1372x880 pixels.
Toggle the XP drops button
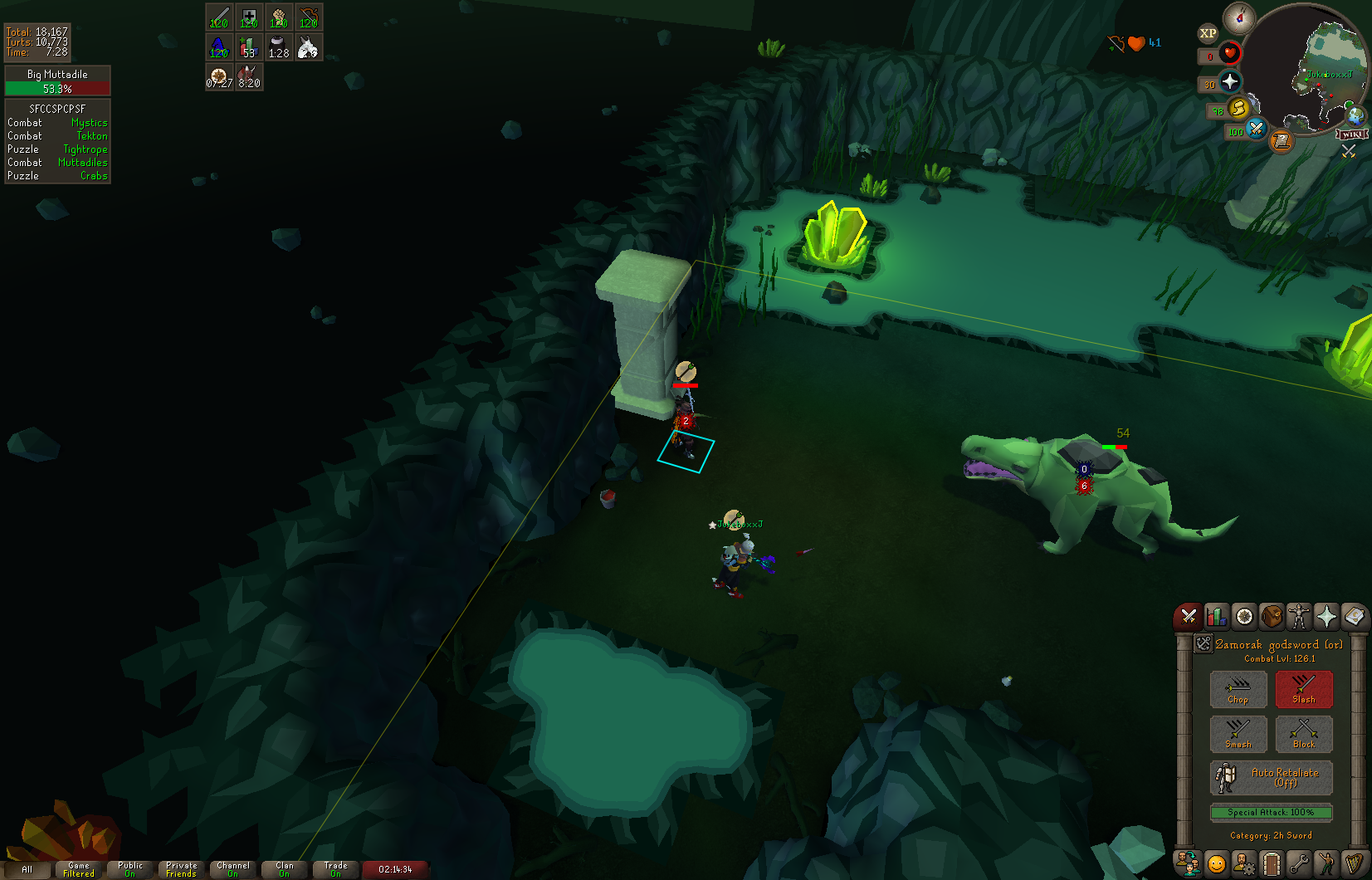(1208, 33)
